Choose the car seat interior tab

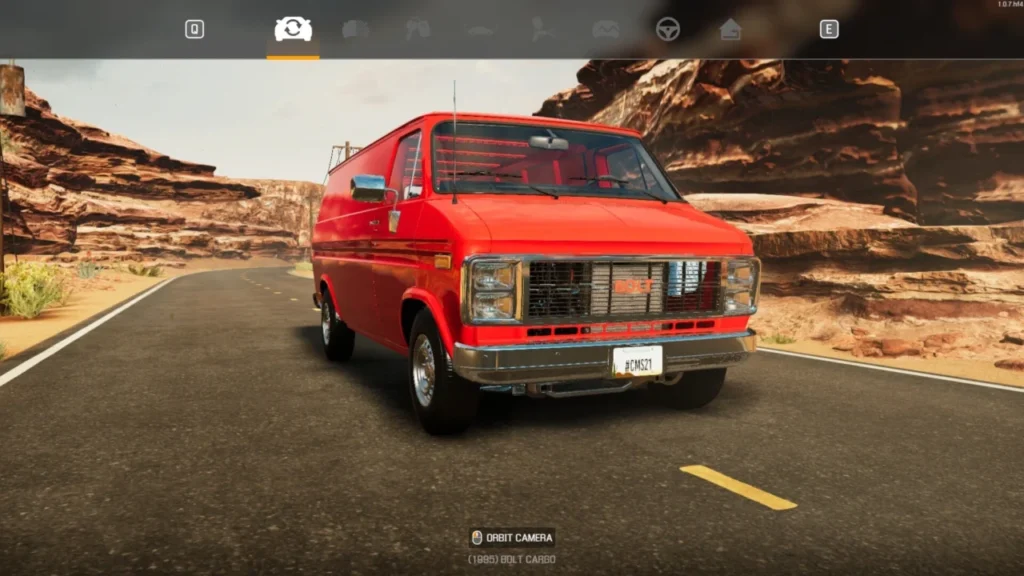point(543,29)
